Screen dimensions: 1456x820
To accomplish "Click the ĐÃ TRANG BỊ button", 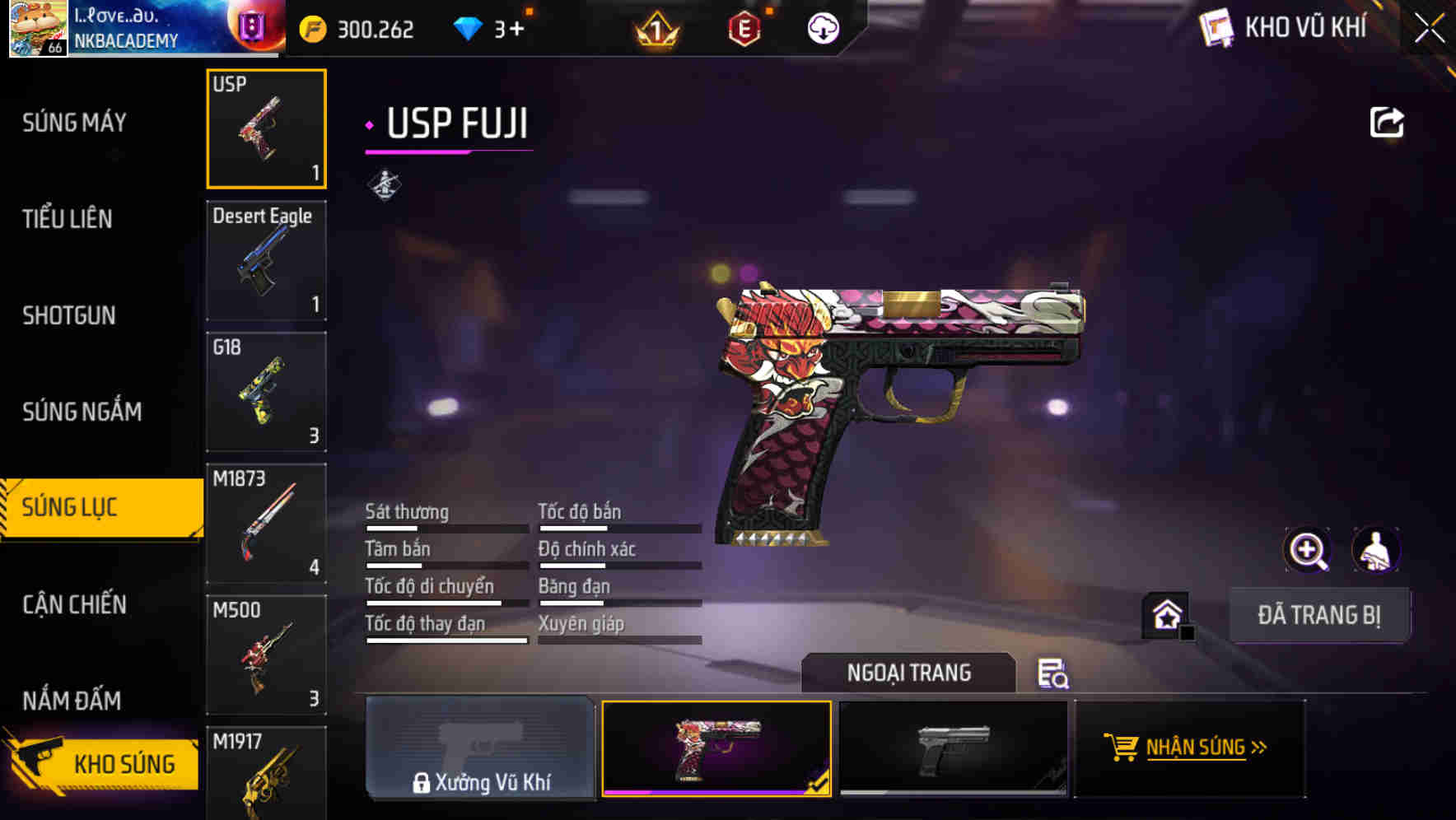I will [1319, 615].
